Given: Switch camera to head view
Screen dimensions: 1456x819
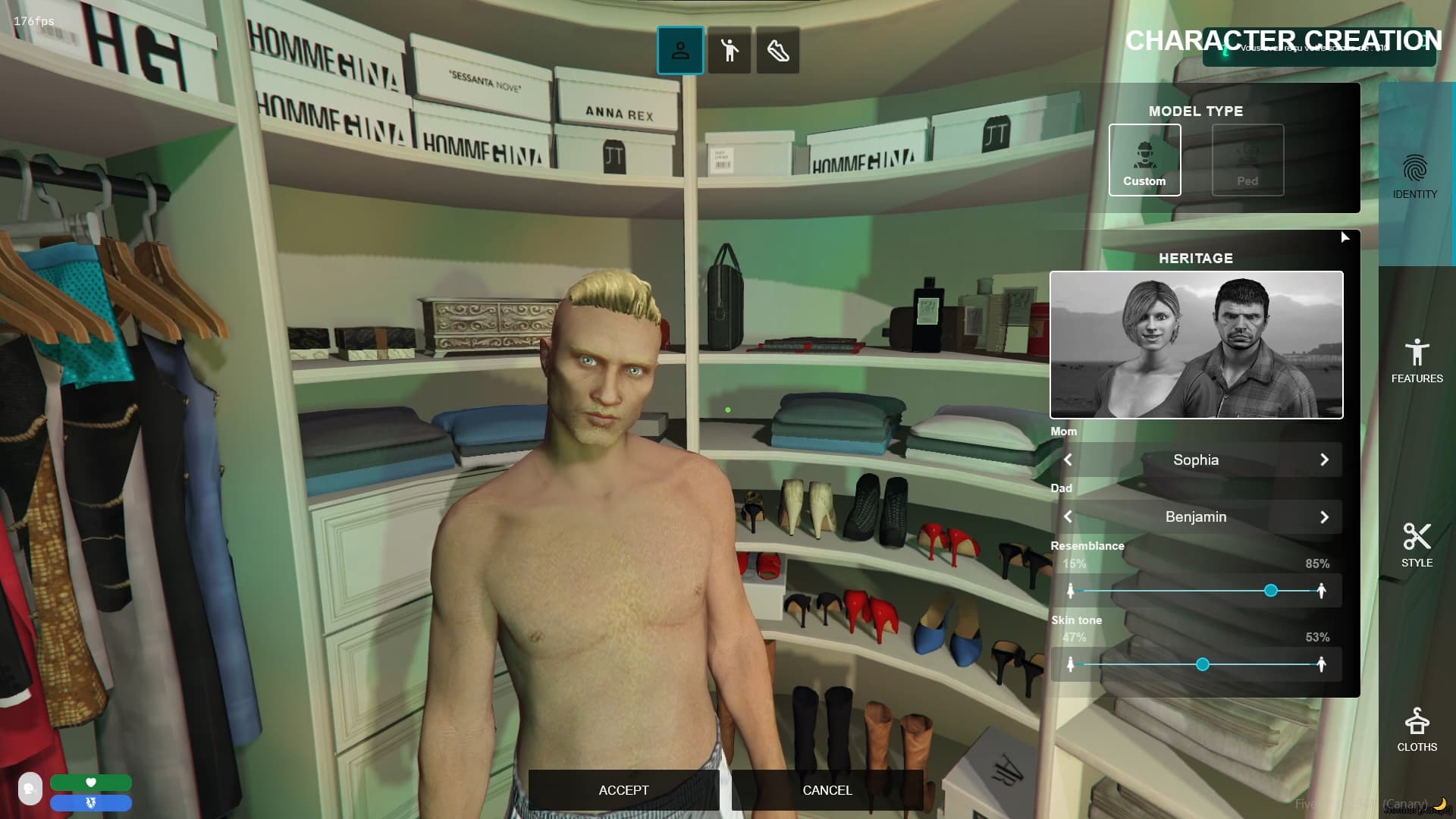Looking at the screenshot, I should [x=680, y=51].
